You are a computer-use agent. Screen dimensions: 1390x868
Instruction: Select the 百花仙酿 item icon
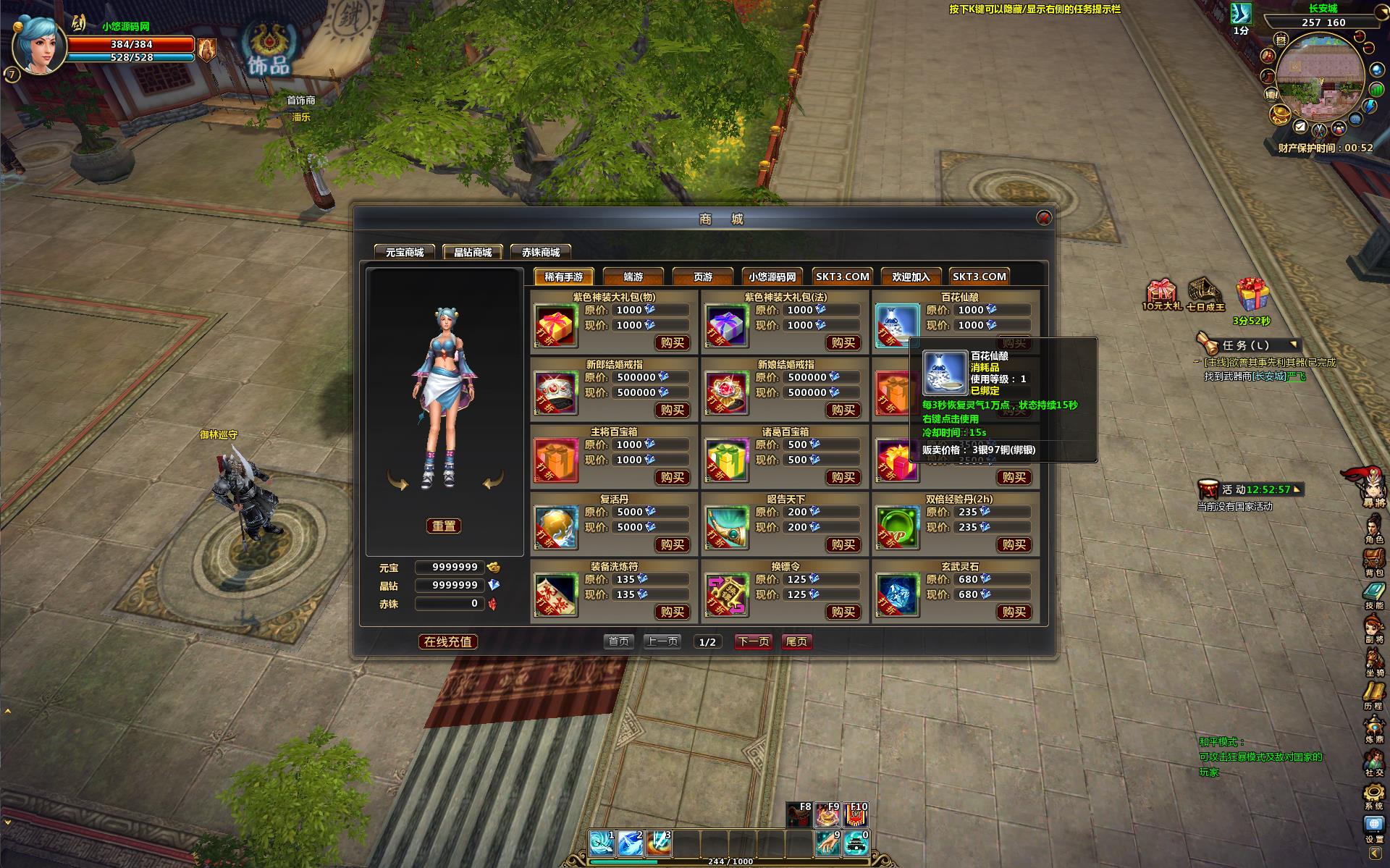[x=896, y=324]
